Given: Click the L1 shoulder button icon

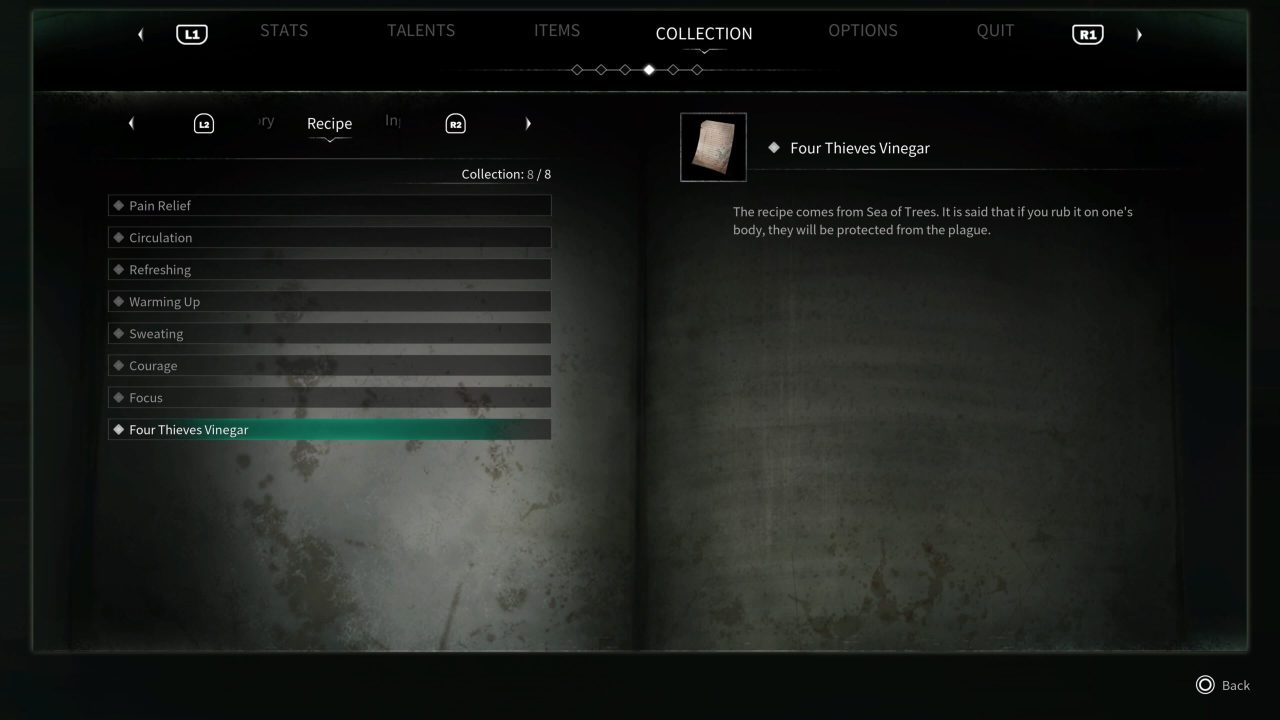Looking at the screenshot, I should [190, 33].
